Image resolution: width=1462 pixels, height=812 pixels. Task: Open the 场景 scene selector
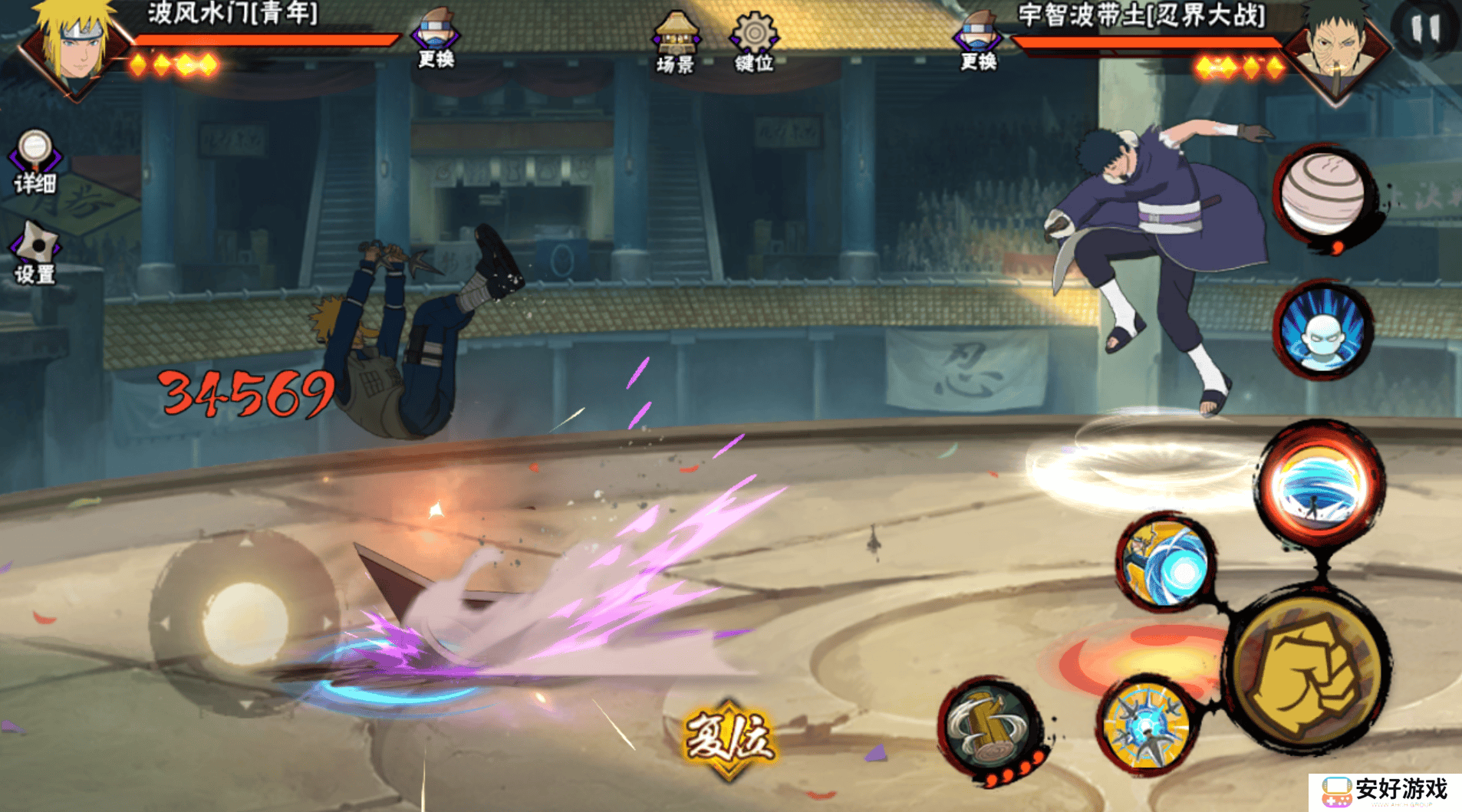click(675, 42)
